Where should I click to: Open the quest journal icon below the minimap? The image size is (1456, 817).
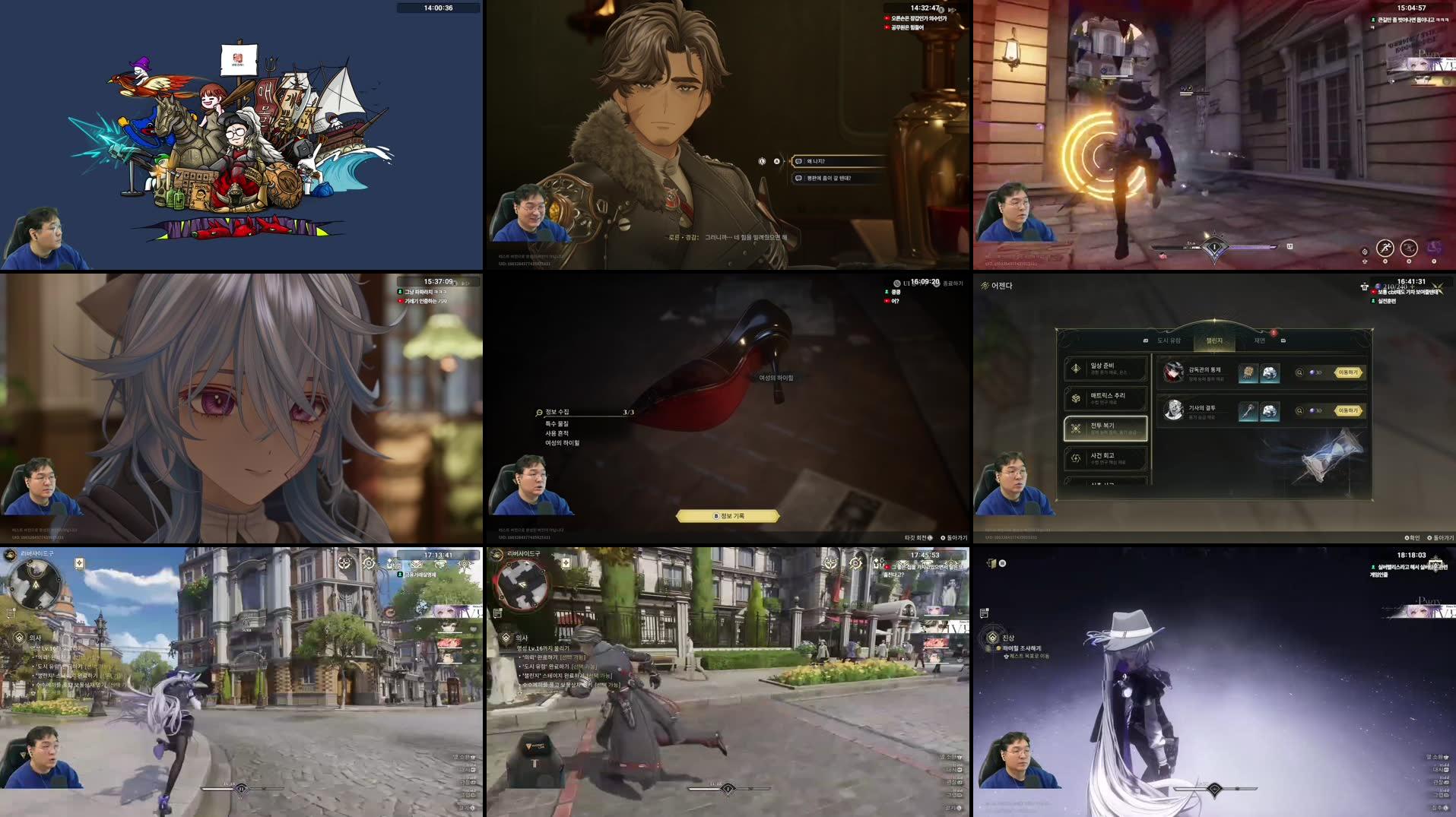[10, 613]
